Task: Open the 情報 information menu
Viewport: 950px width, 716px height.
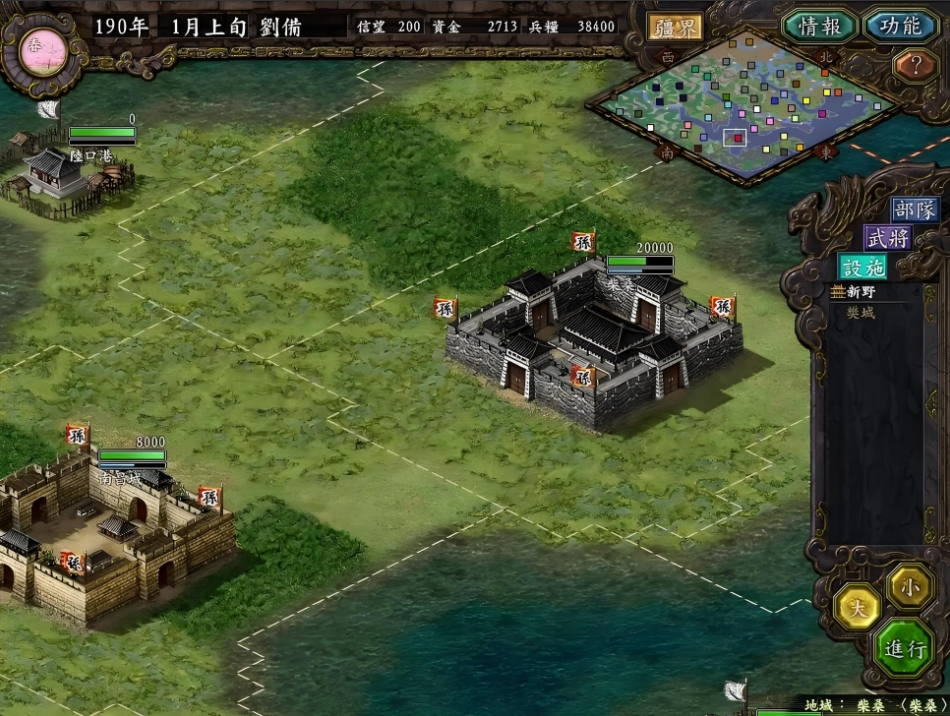Action: [820, 26]
